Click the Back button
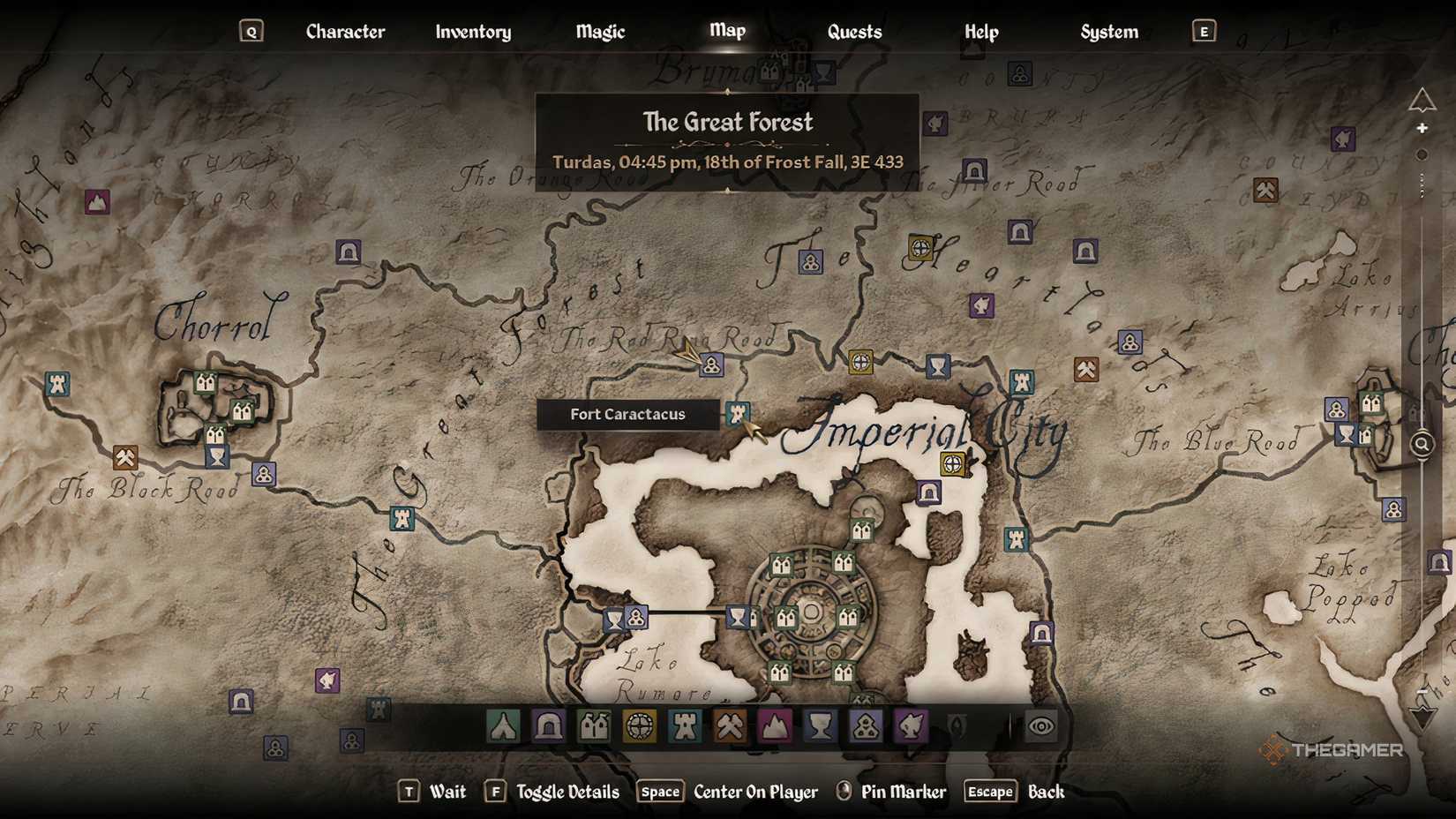The height and width of the screenshot is (819, 1456). point(1047,792)
